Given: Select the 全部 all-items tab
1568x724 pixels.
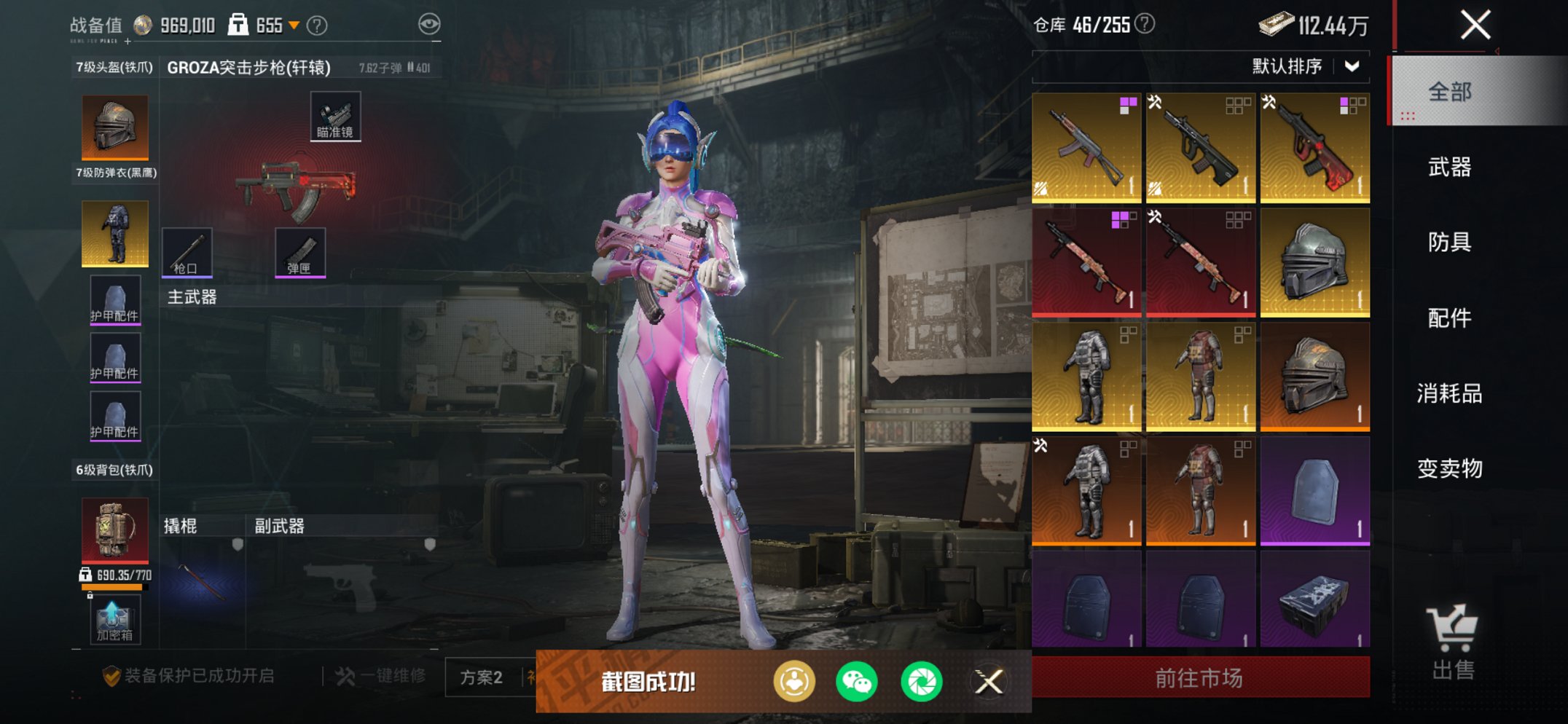Looking at the screenshot, I should tap(1449, 92).
